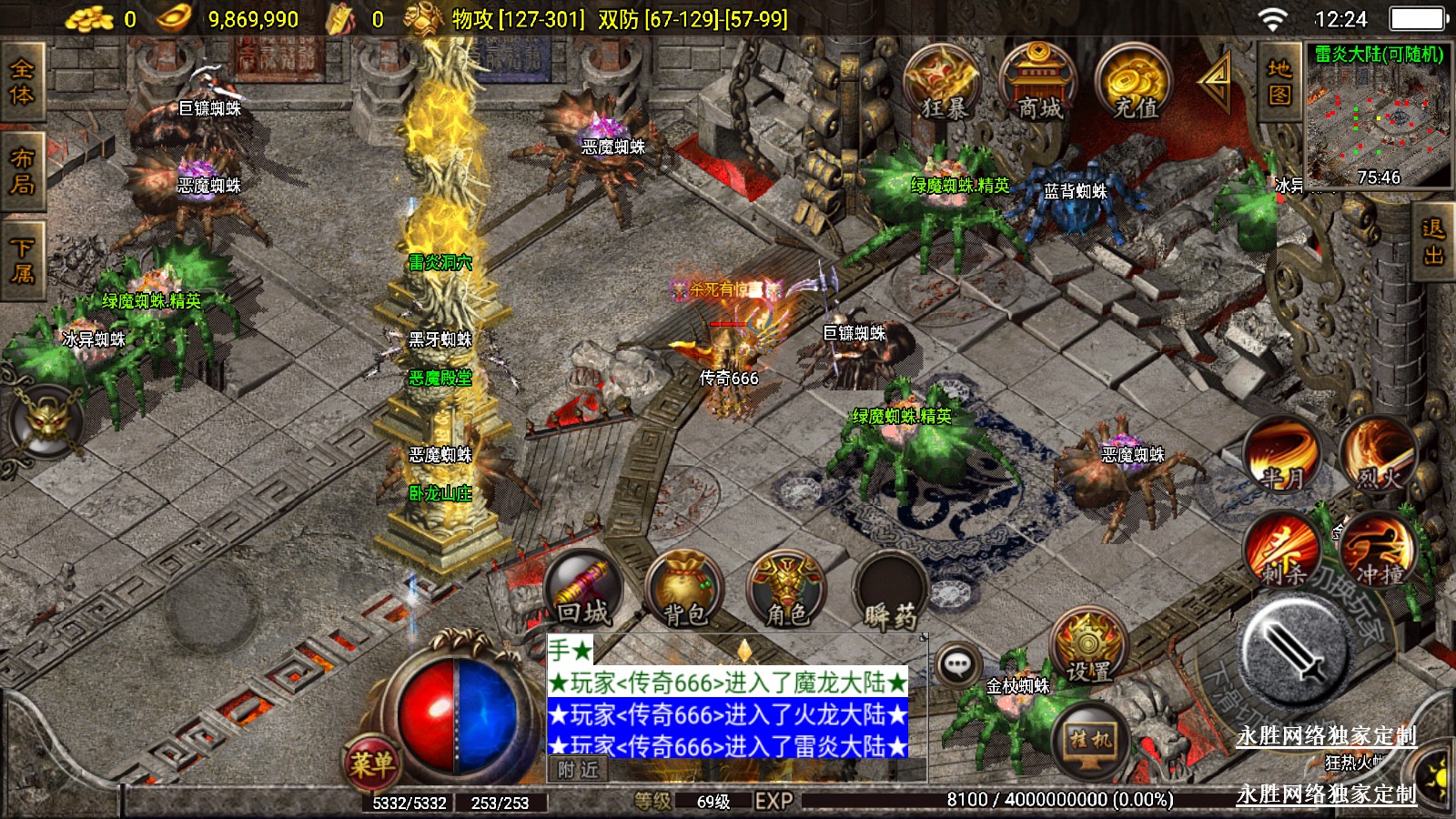Open the 角色 character sheet
The height and width of the screenshot is (819, 1456).
click(x=786, y=591)
